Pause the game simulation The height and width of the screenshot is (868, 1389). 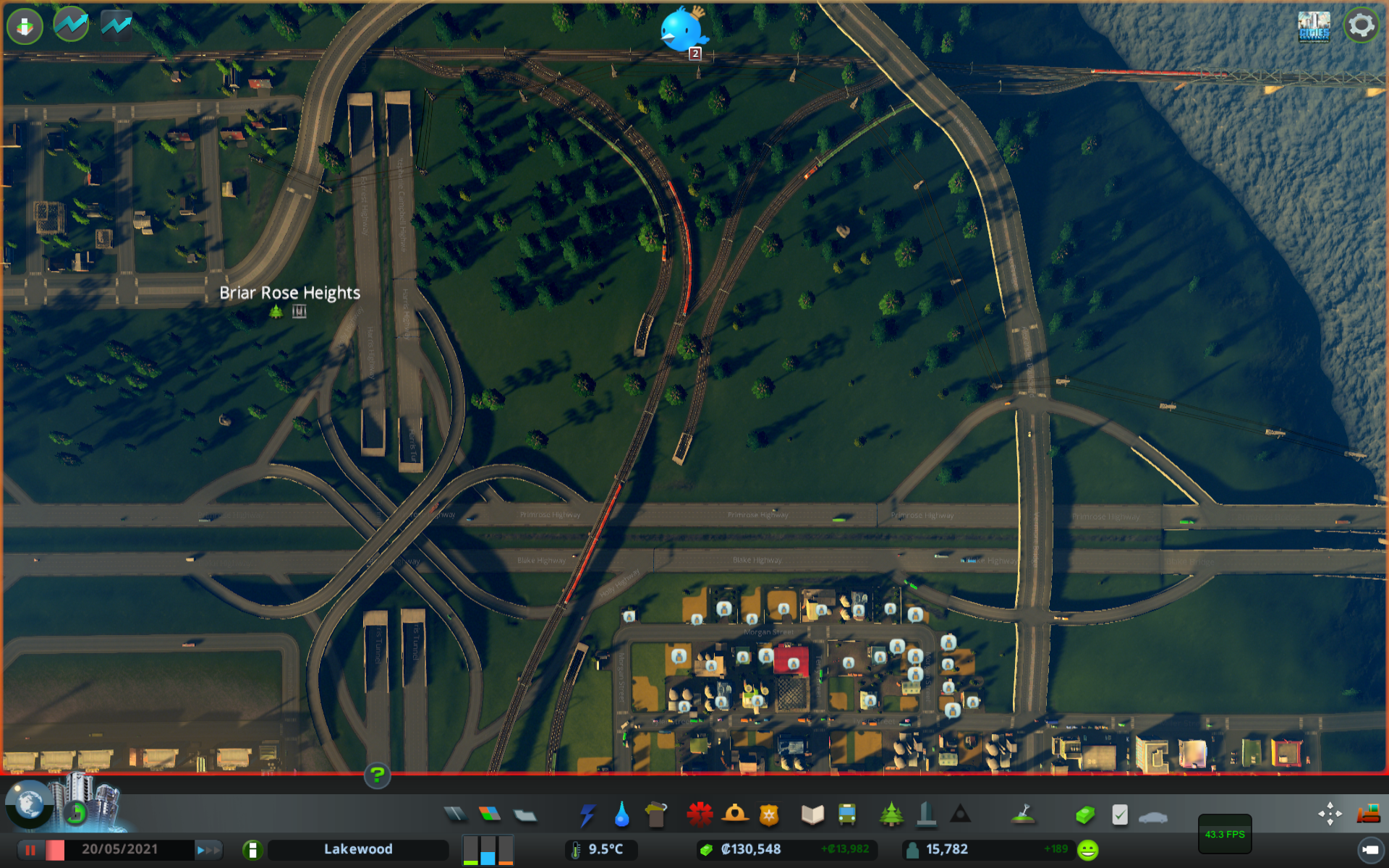point(29,849)
